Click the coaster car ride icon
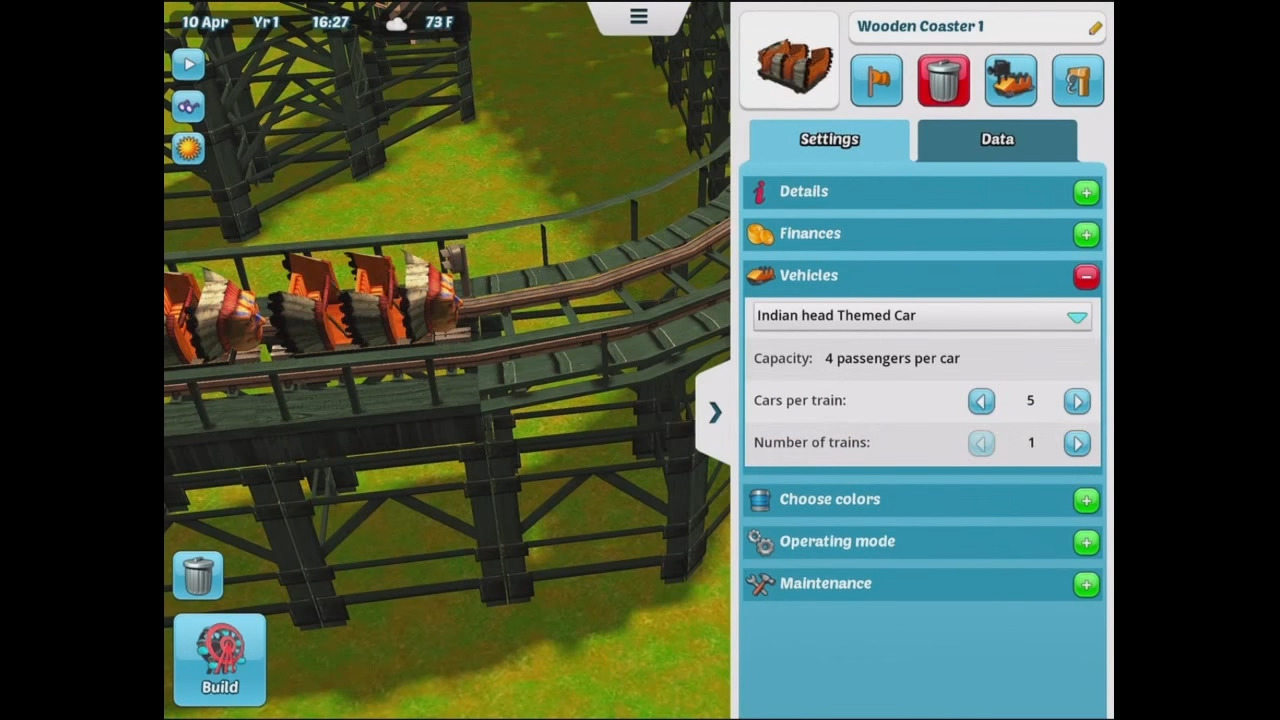1280x720 pixels. (x=1010, y=80)
